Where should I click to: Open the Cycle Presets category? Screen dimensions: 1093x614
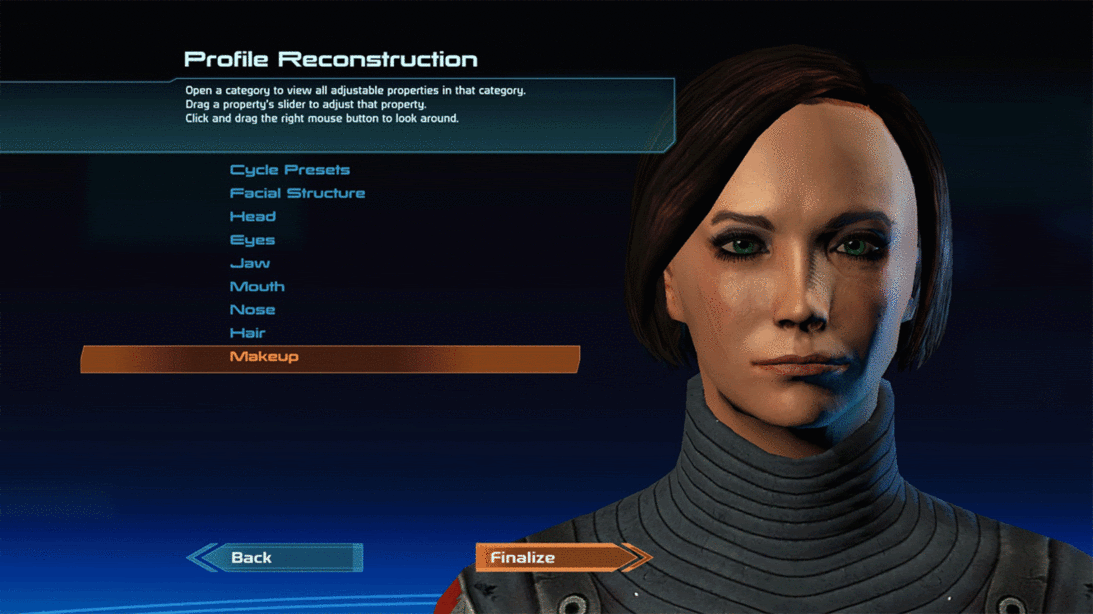pos(290,170)
